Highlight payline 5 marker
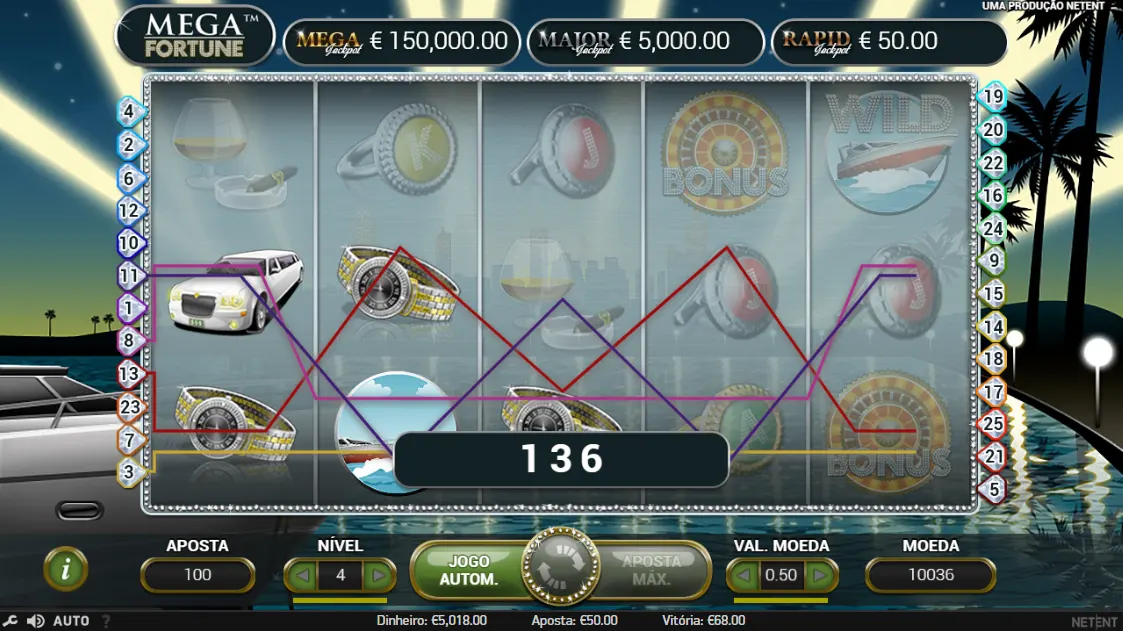The image size is (1123, 631). [x=991, y=489]
